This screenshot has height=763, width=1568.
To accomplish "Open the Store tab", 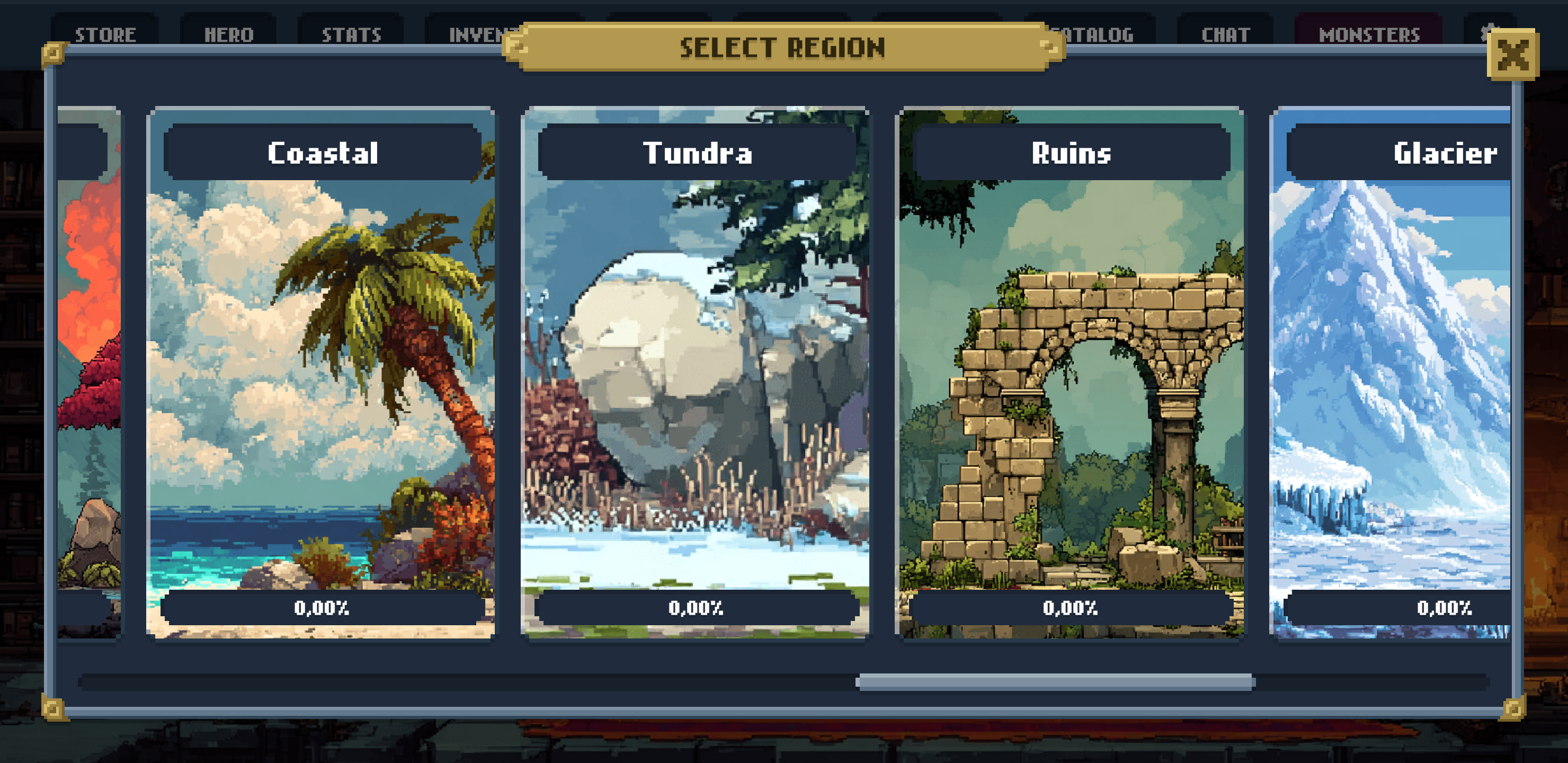I will click(105, 33).
